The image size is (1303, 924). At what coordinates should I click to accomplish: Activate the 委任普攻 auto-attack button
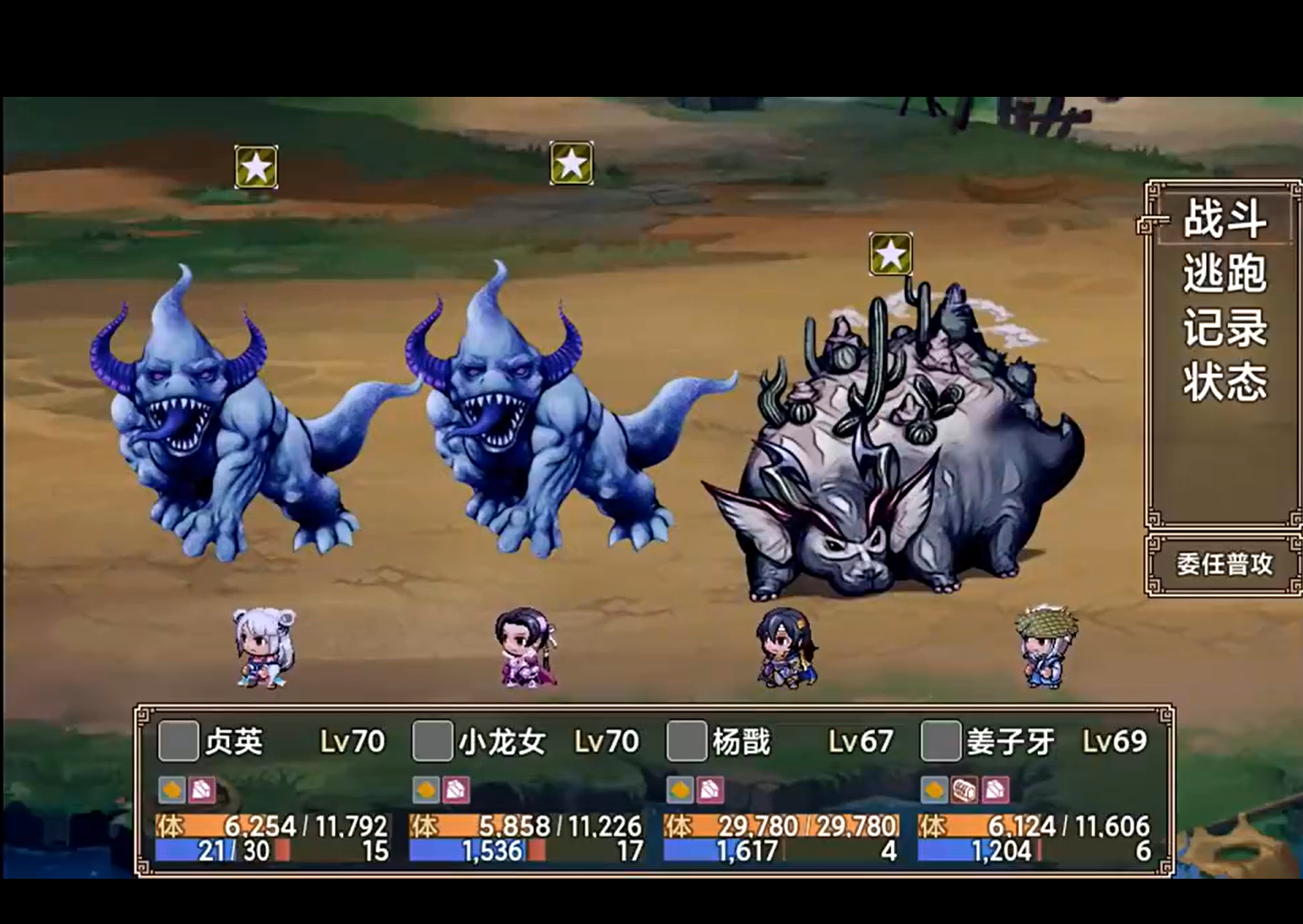click(x=1224, y=565)
